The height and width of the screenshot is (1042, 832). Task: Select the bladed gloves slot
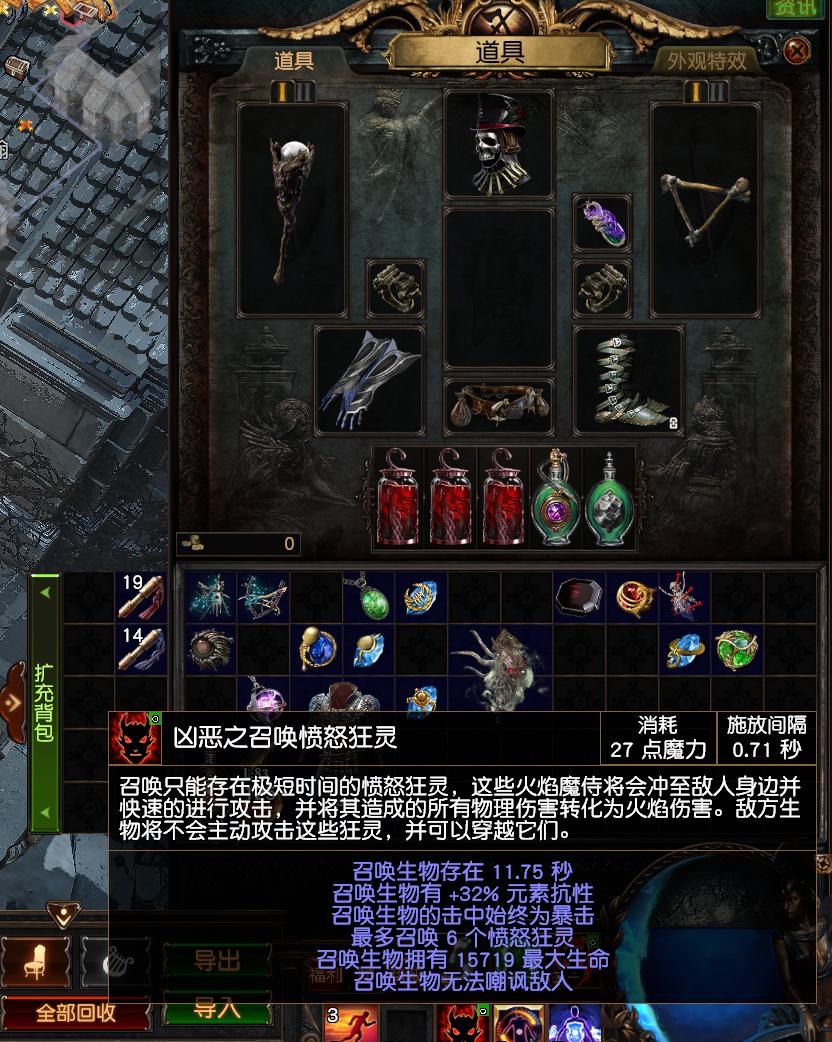tap(369, 380)
